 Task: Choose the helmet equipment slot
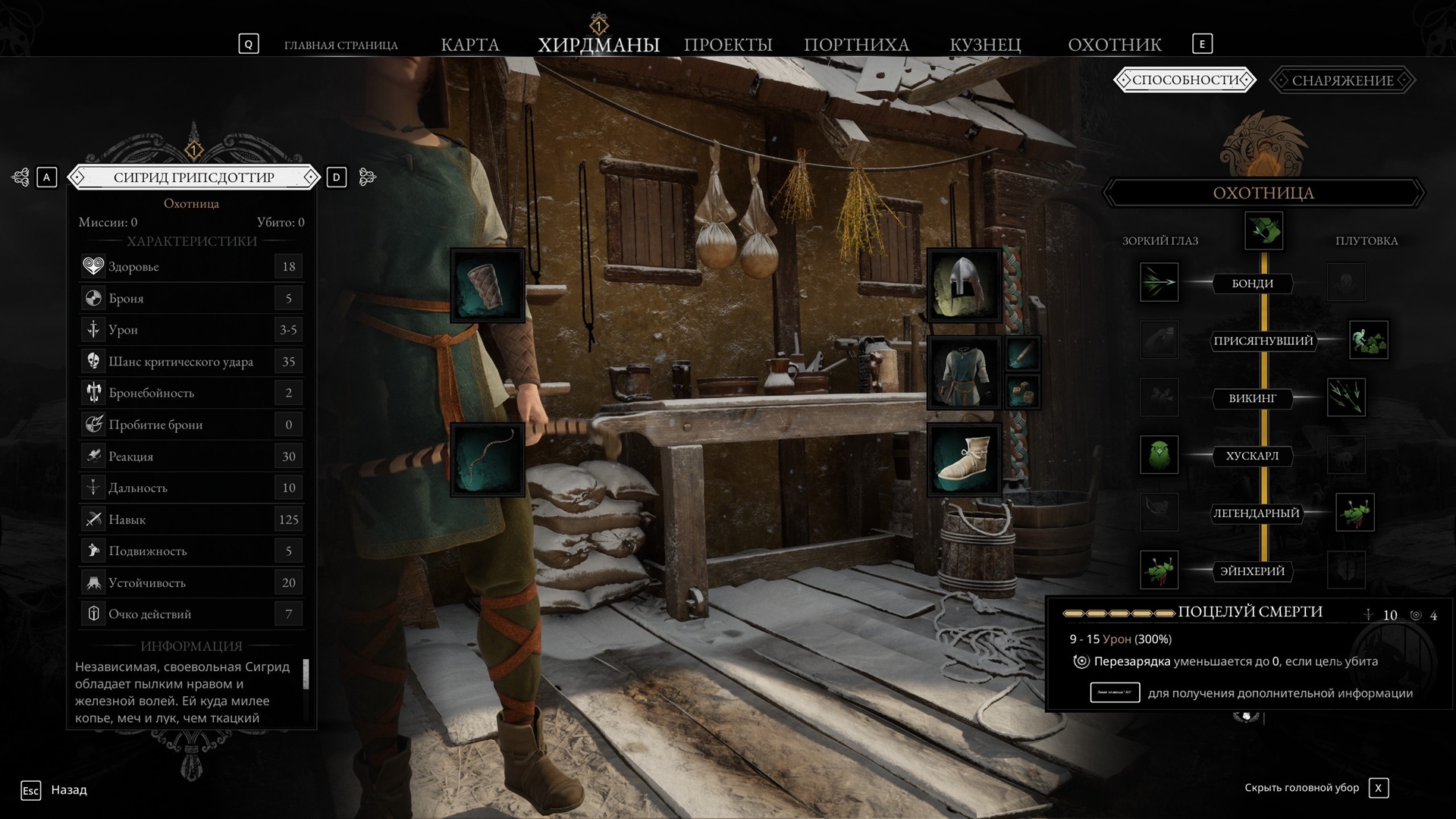[x=964, y=286]
